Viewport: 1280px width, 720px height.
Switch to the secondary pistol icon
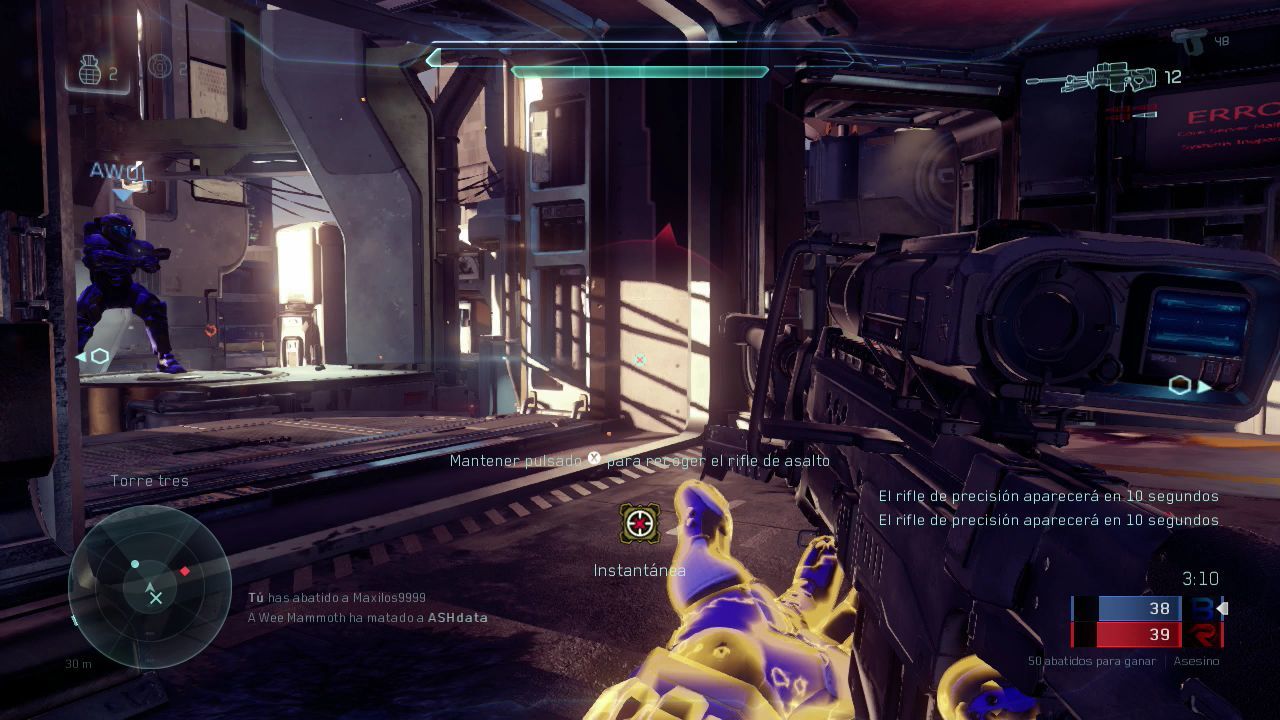pos(1189,41)
